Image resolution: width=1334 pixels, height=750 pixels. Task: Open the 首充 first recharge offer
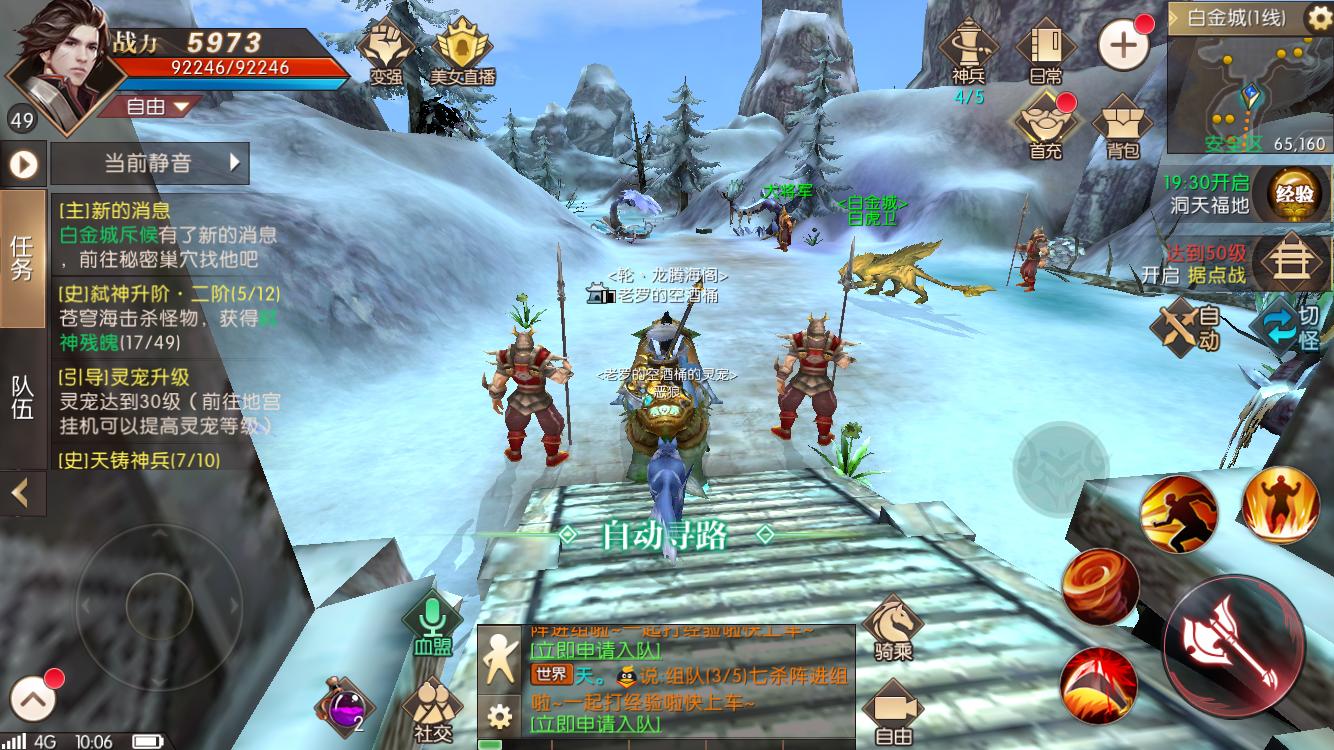click(x=1045, y=125)
